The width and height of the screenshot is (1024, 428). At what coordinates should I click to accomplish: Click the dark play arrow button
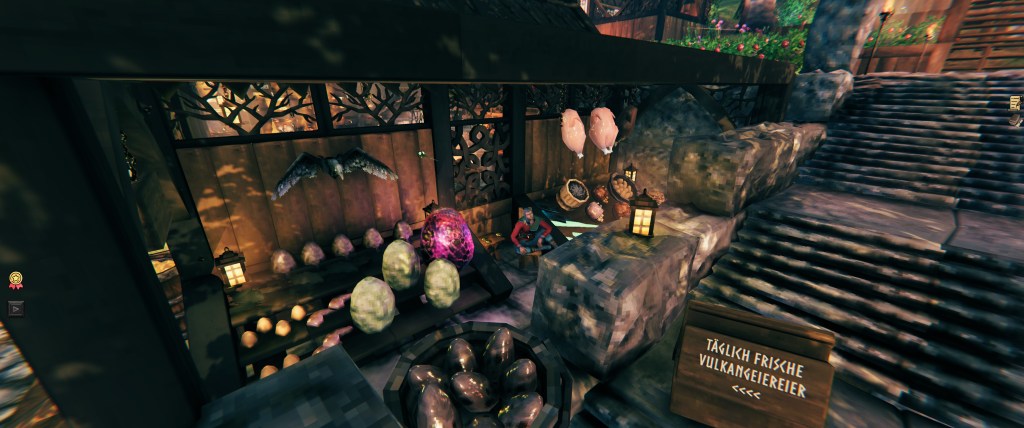[15, 308]
